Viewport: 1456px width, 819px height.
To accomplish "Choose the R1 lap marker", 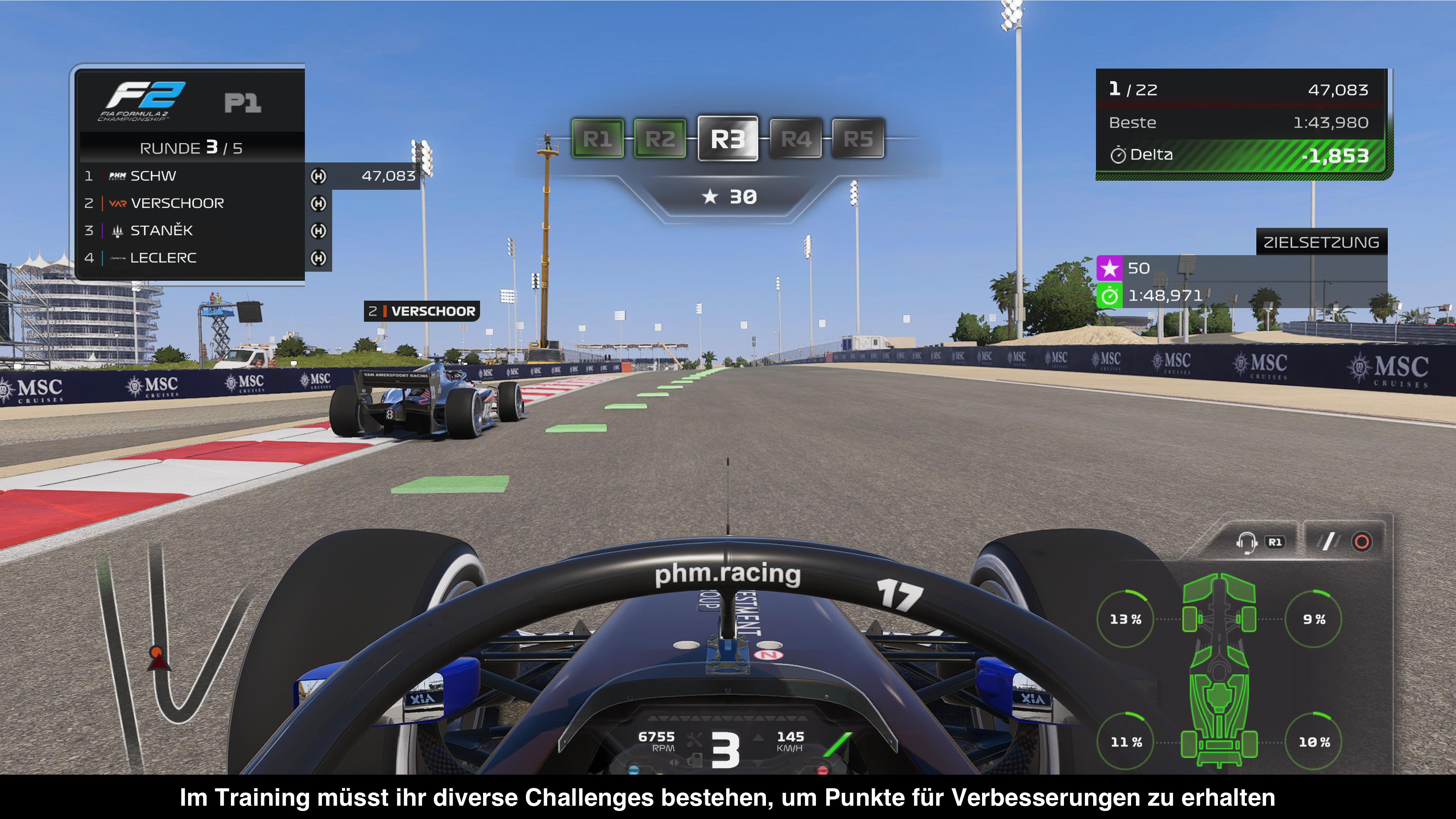I will tap(598, 138).
